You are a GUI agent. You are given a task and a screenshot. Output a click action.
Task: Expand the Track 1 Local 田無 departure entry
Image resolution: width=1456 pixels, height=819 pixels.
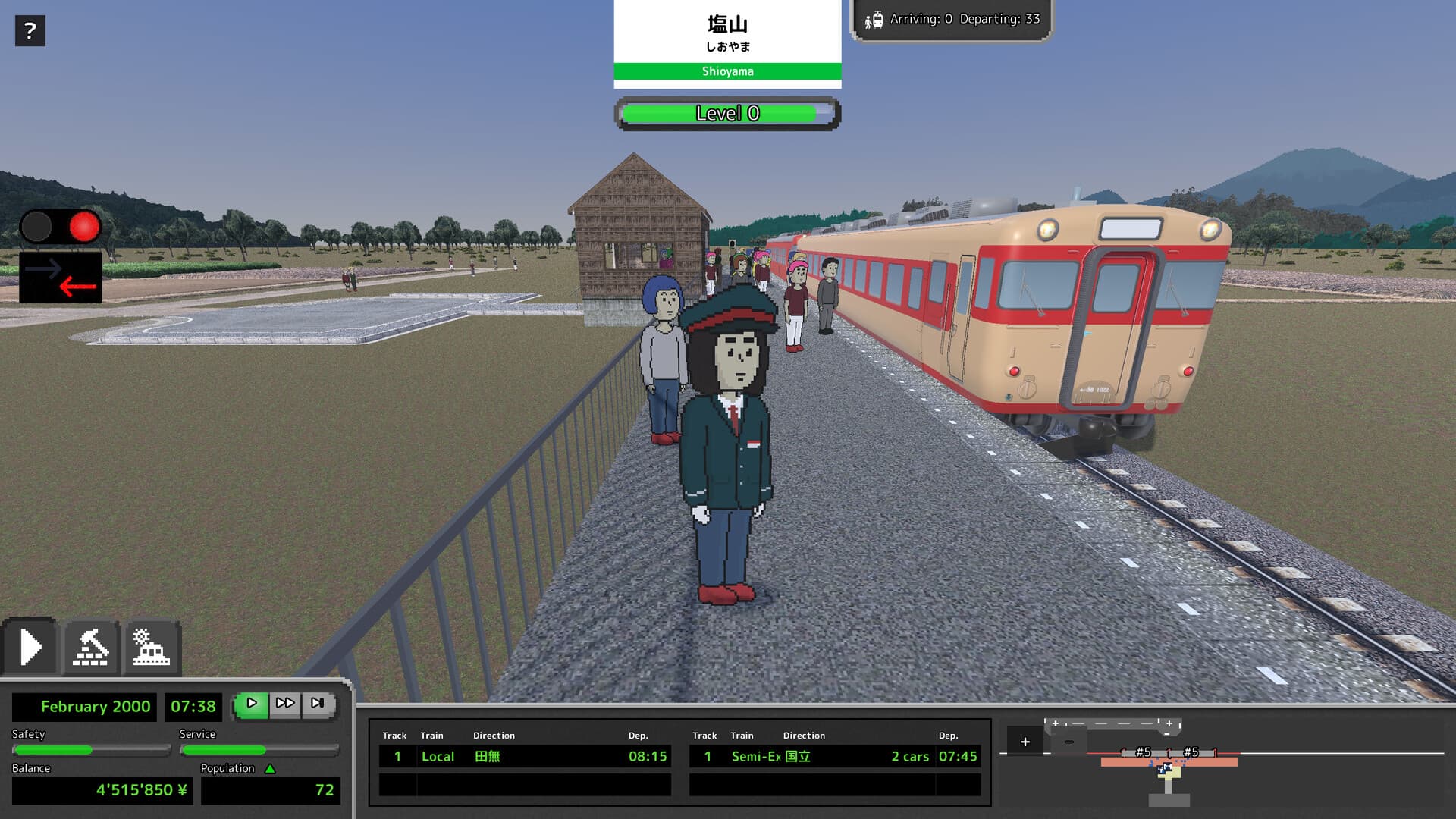point(523,756)
